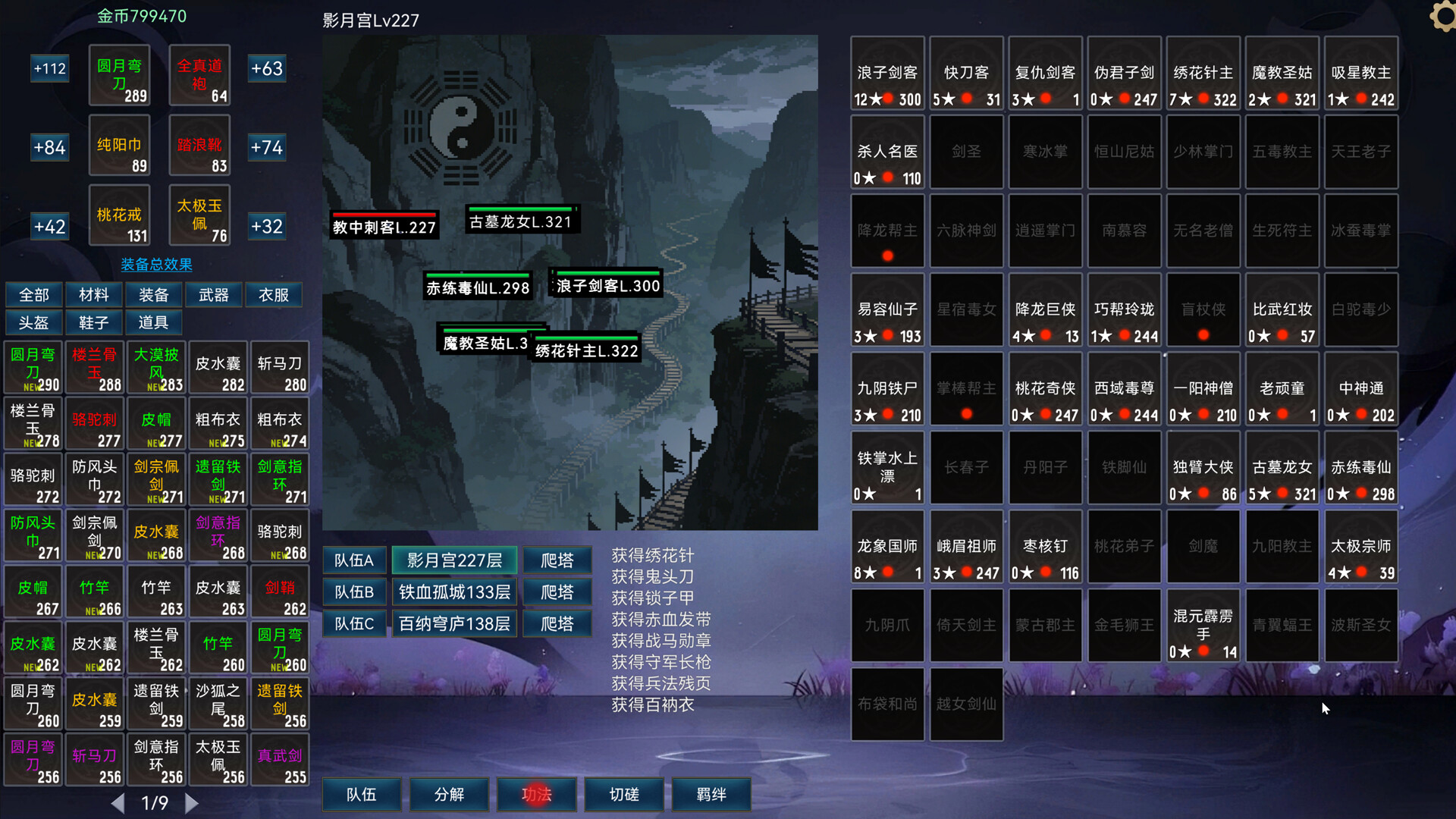The image size is (1456, 819).
Task: Click the 太极玉佩 pendant slot
Action: (x=199, y=215)
